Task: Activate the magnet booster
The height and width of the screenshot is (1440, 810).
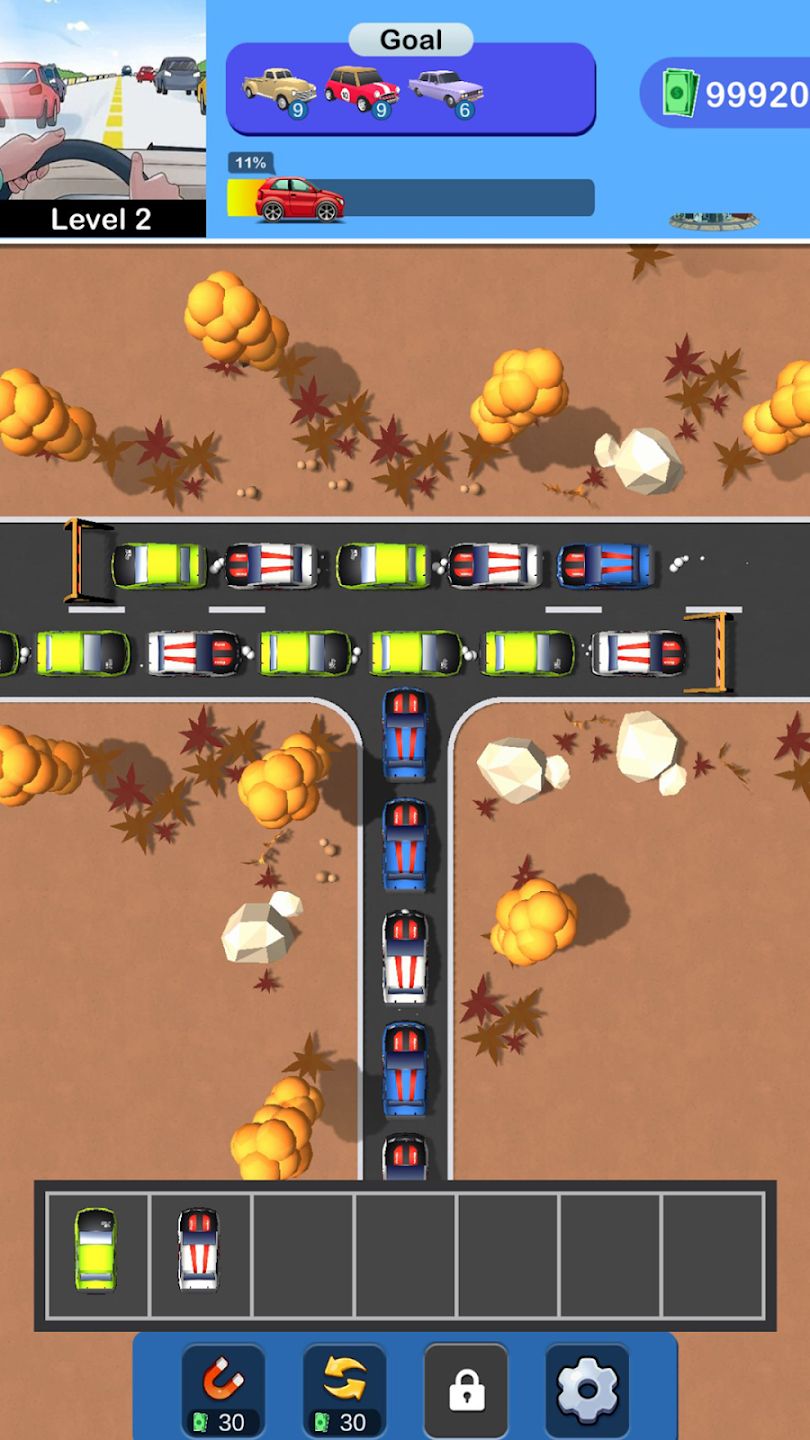Action: (223, 1389)
